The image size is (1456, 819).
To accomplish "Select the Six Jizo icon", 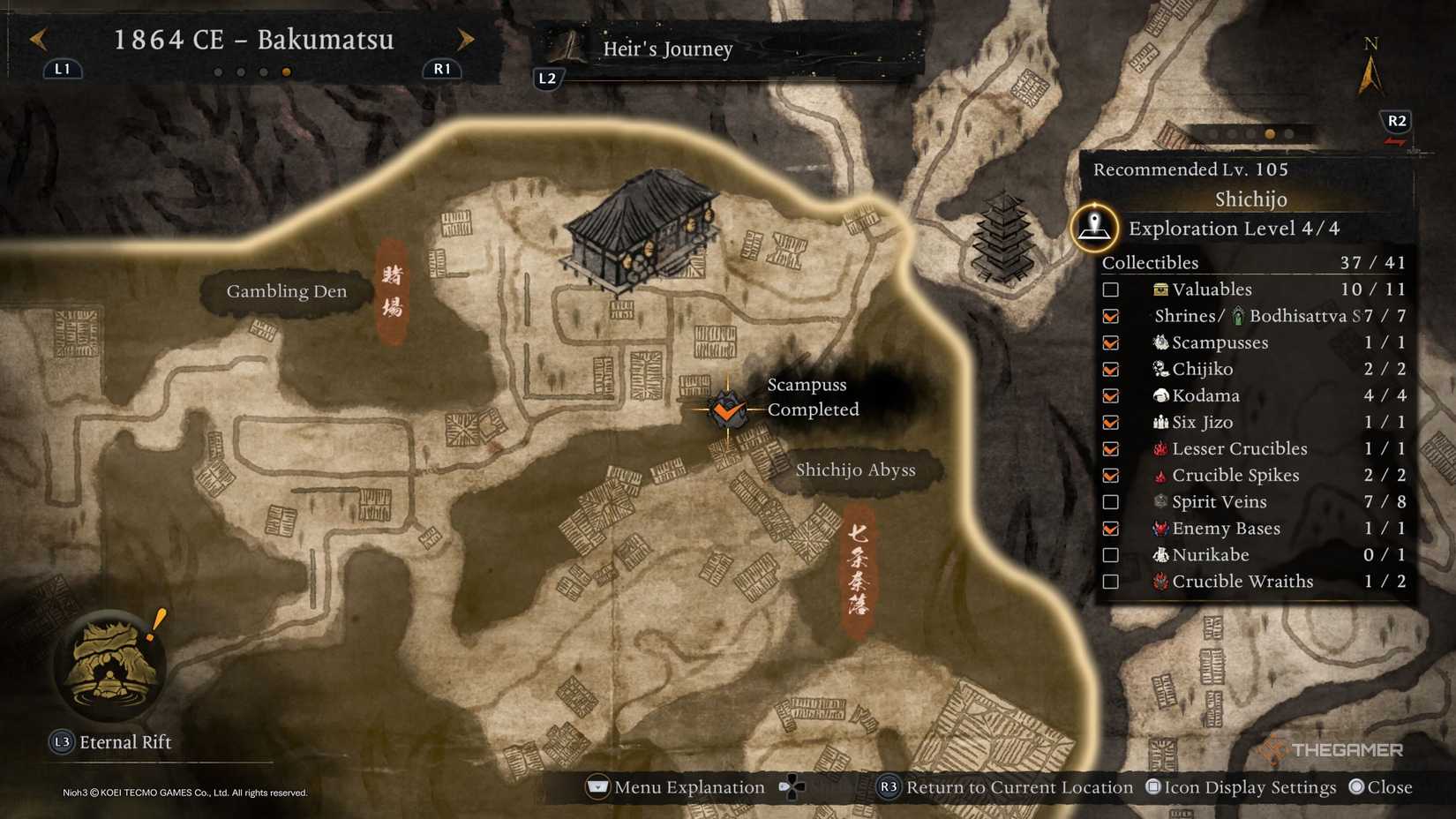I will coord(1160,422).
